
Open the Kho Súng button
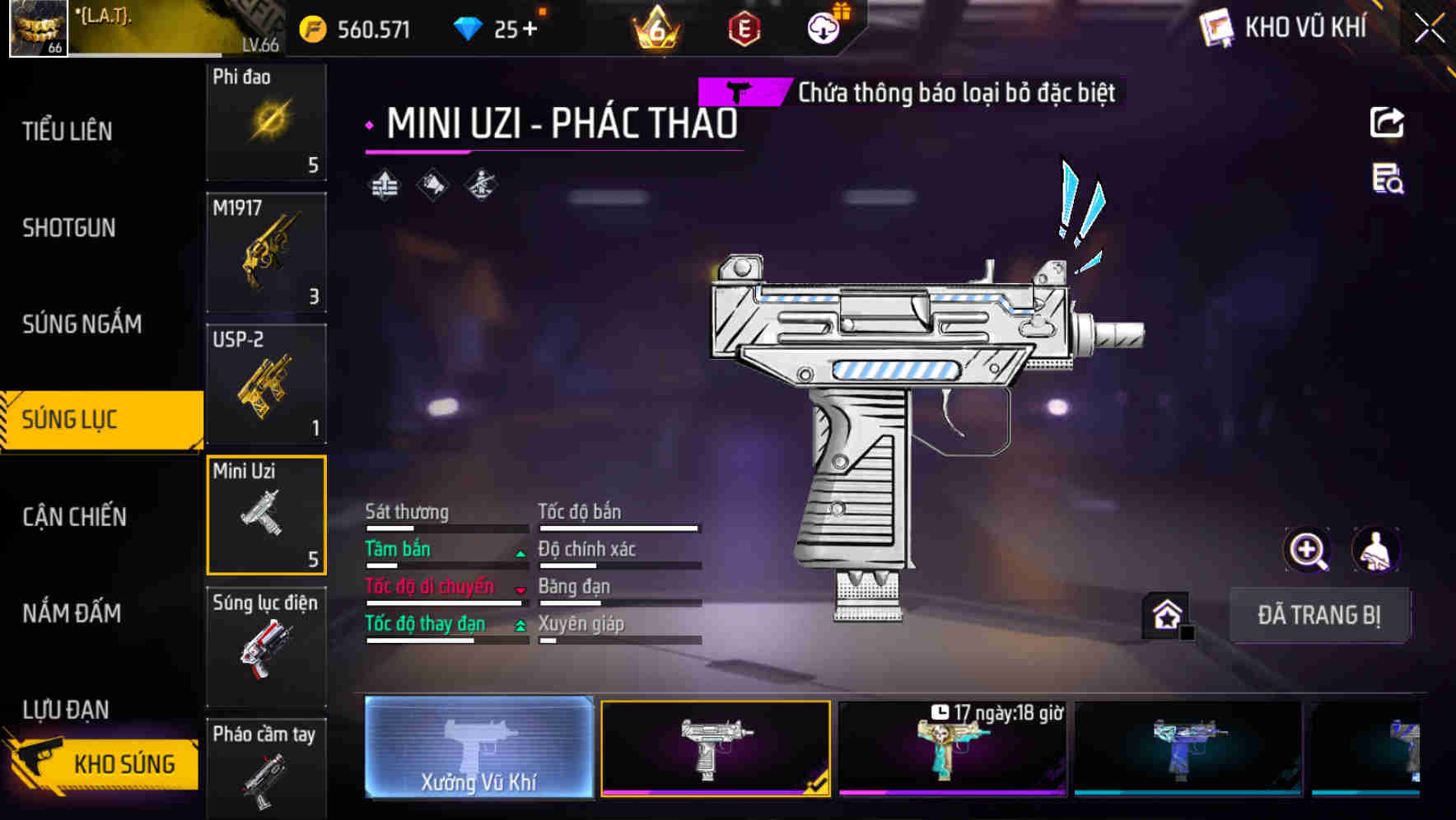point(103,763)
